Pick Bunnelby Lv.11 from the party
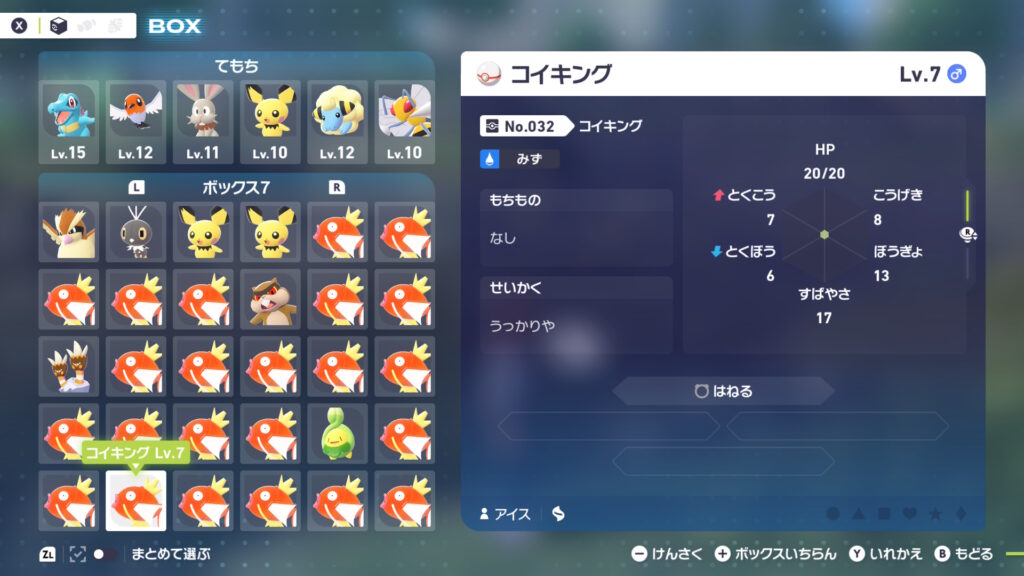The height and width of the screenshot is (576, 1024). [x=202, y=122]
